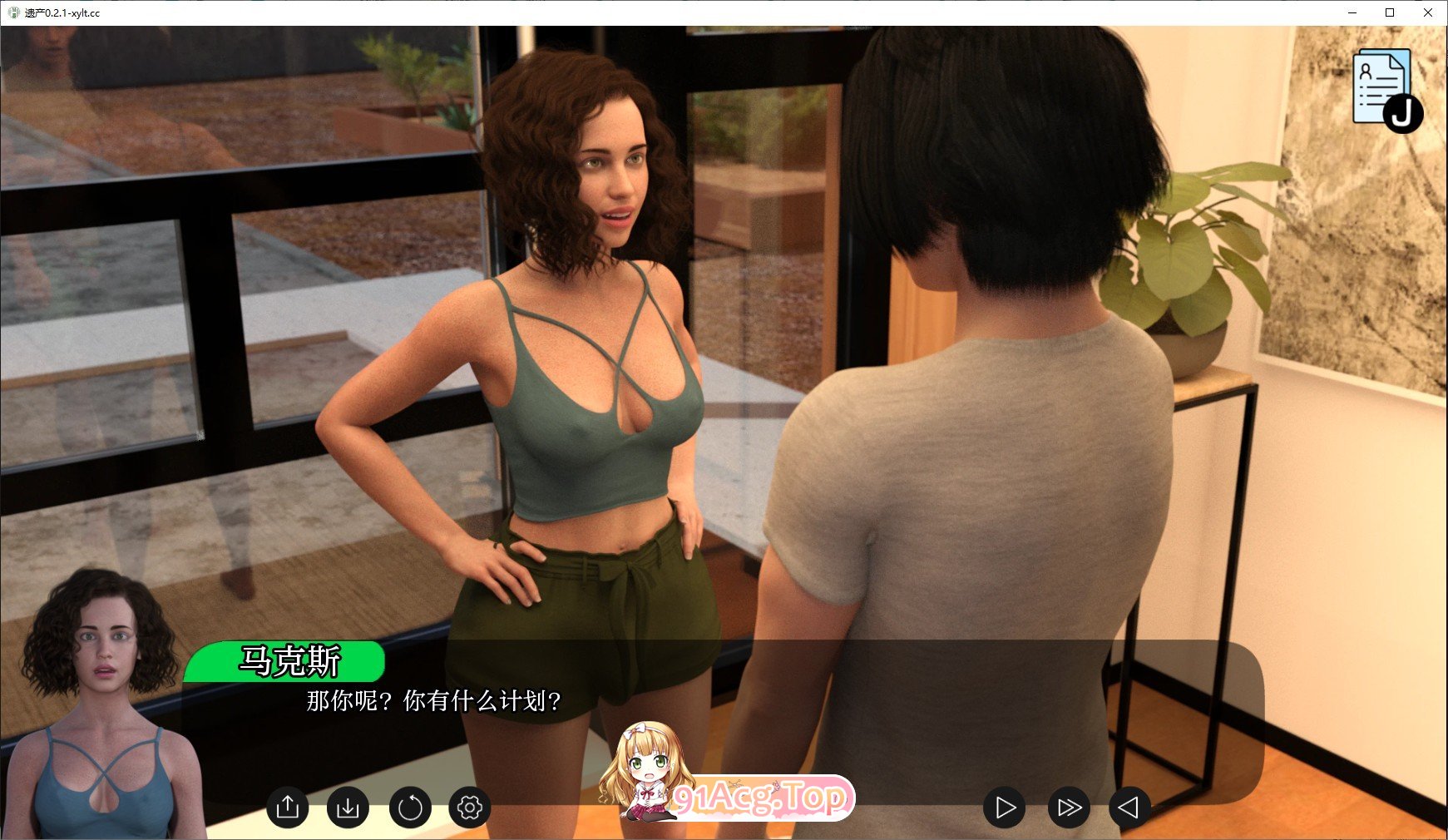Click the load (download arrow) button
Image resolution: width=1448 pixels, height=840 pixels.
coord(348,807)
